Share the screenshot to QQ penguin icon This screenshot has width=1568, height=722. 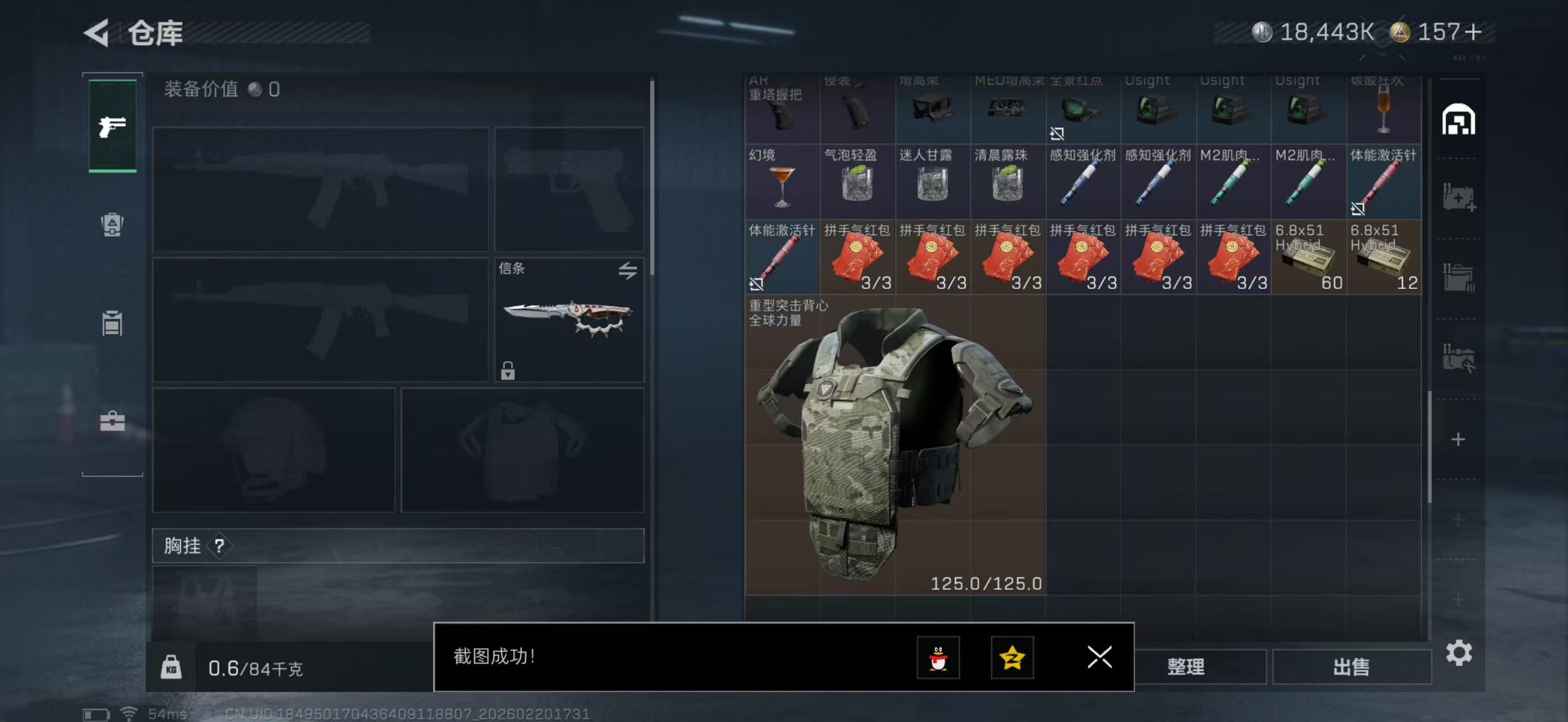(938, 658)
